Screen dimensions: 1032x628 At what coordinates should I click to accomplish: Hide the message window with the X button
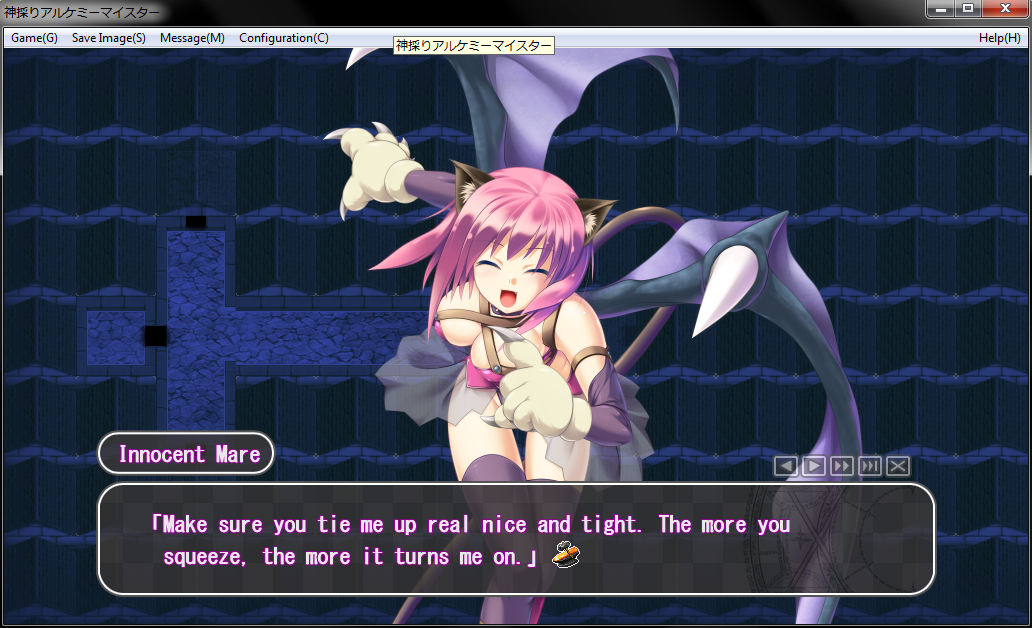point(898,466)
